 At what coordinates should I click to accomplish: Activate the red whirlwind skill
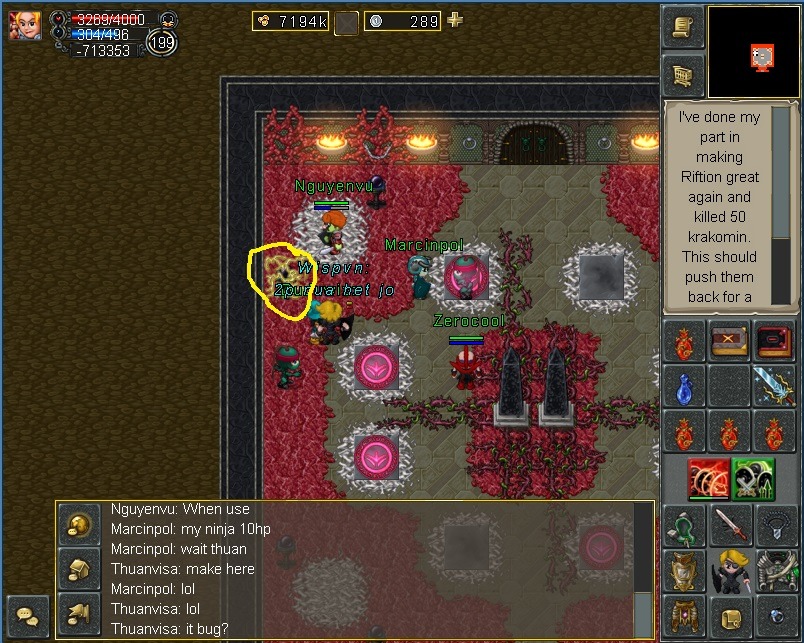pyautogui.click(x=708, y=479)
